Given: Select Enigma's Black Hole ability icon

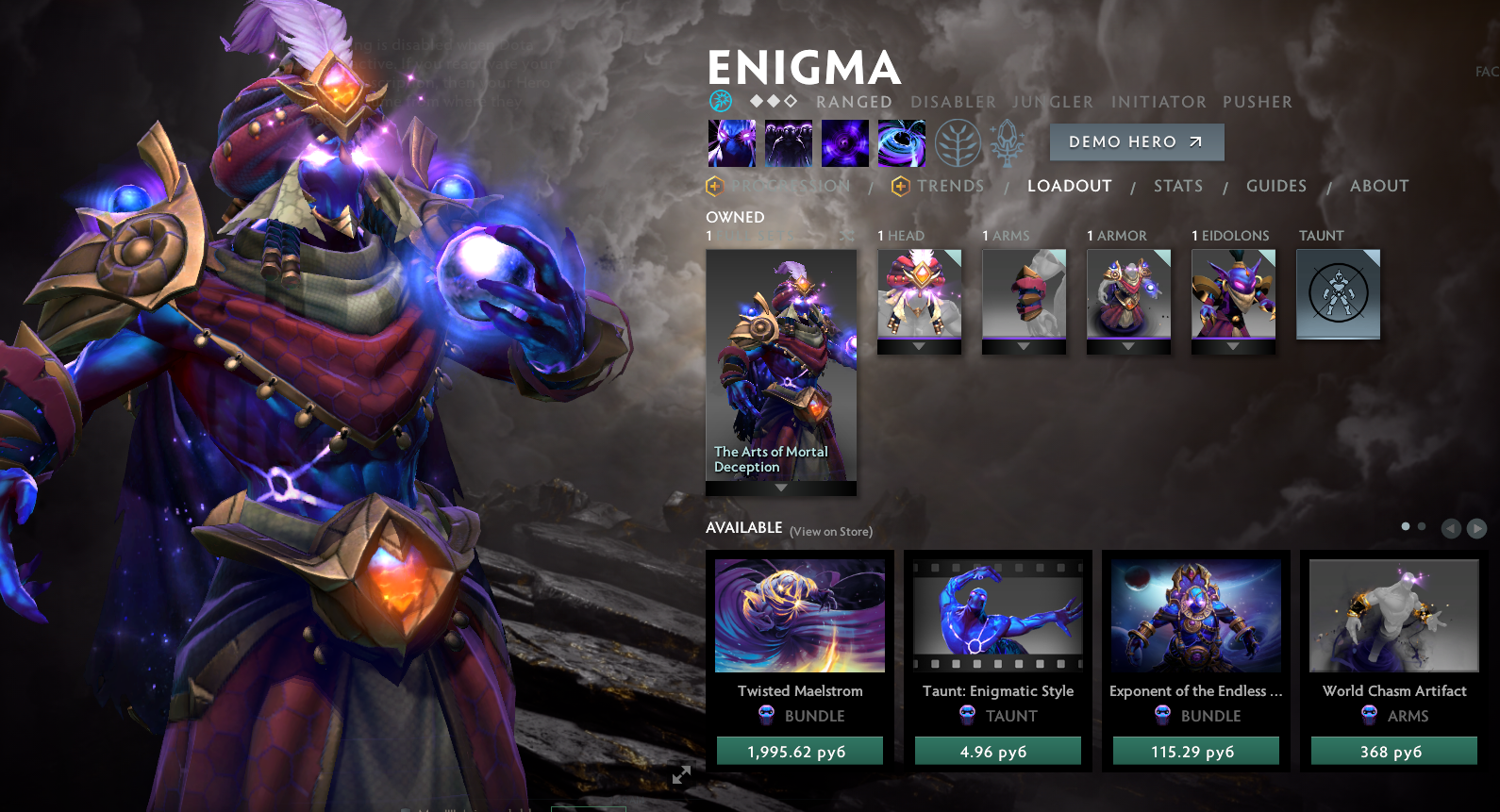Looking at the screenshot, I should pos(901,143).
